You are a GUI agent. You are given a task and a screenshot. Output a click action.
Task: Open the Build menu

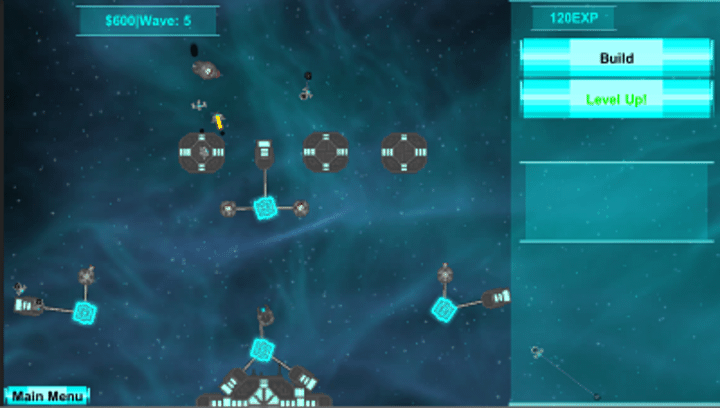coord(616,58)
